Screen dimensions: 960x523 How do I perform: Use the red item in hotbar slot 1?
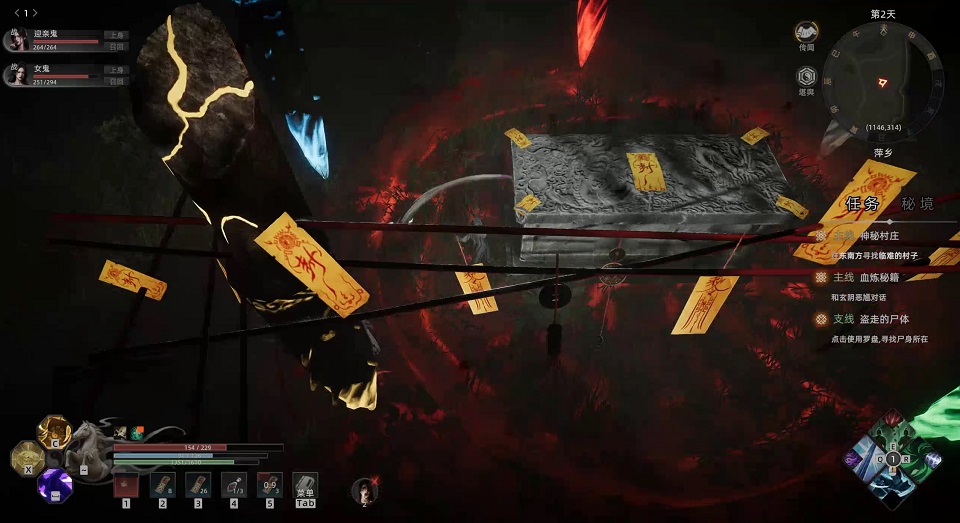pos(126,485)
